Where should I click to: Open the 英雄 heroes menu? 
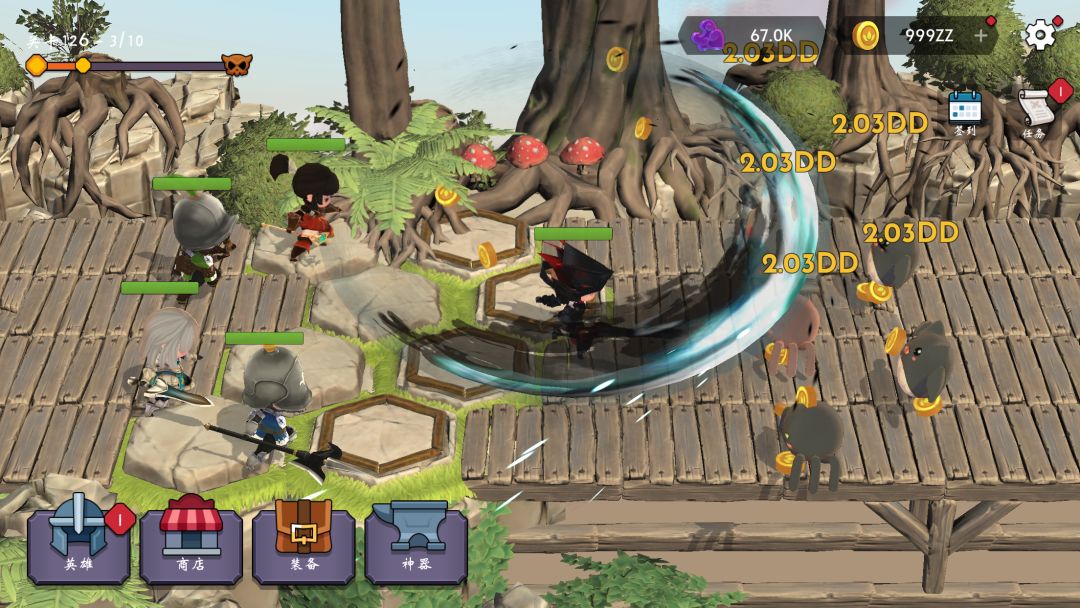[78, 542]
